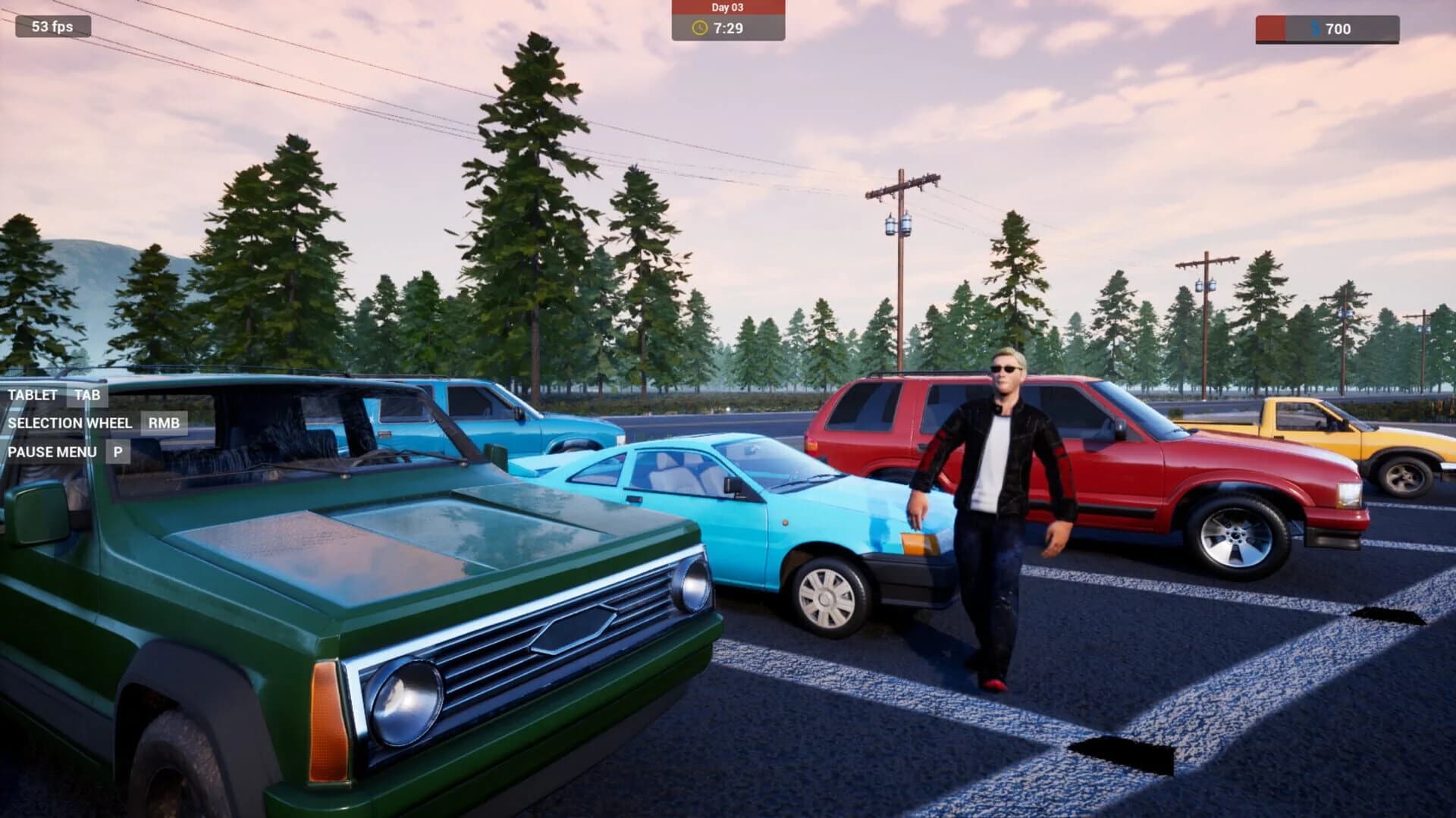Open the tablet via the TABLET hint

tap(33, 394)
